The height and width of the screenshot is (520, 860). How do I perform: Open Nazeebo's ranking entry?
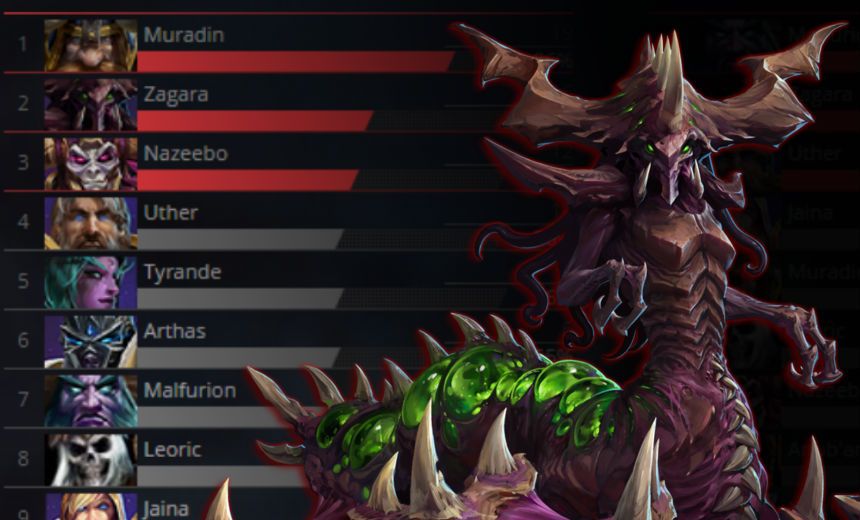coord(185,154)
